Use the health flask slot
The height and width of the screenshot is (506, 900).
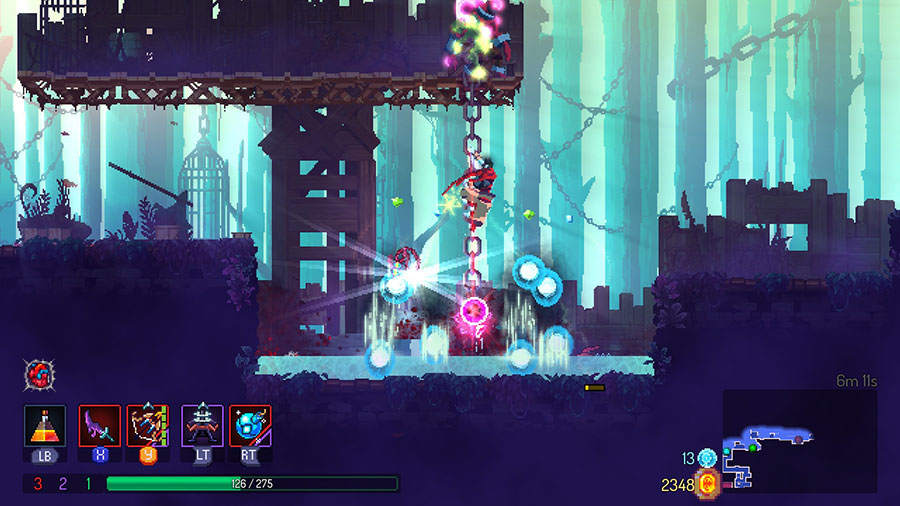(x=45, y=425)
